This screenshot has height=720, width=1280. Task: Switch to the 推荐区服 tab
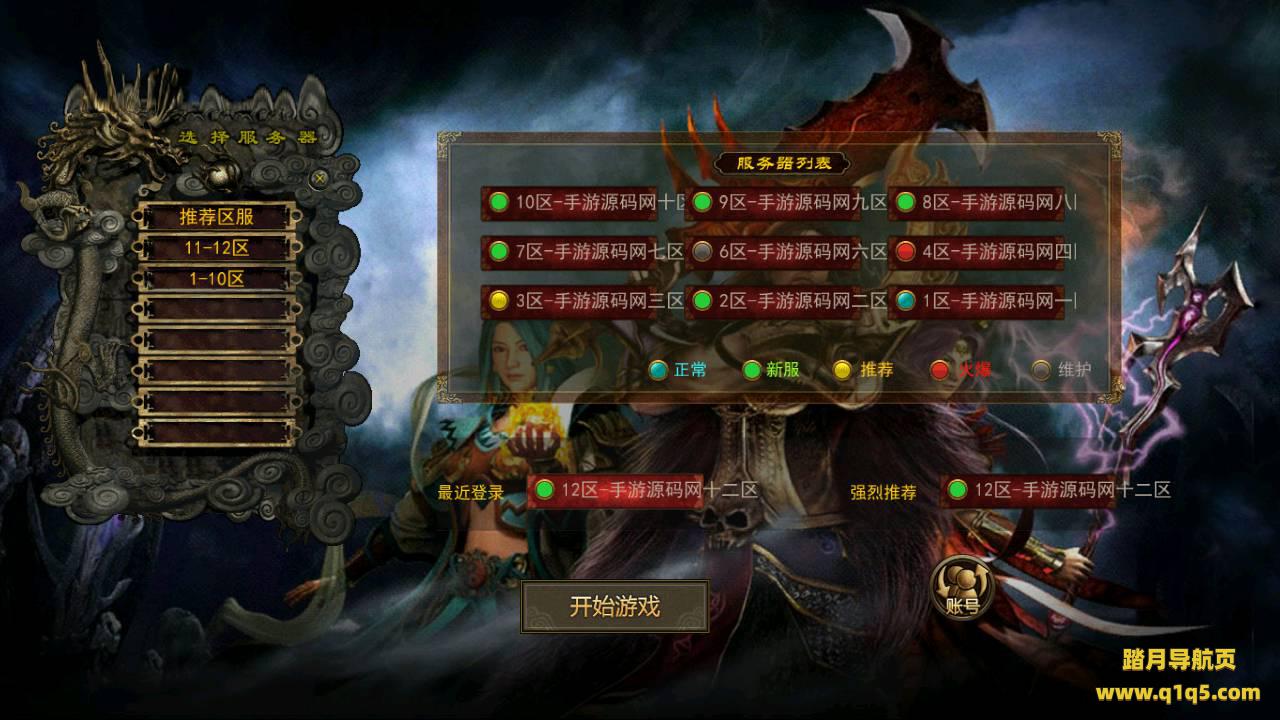217,216
